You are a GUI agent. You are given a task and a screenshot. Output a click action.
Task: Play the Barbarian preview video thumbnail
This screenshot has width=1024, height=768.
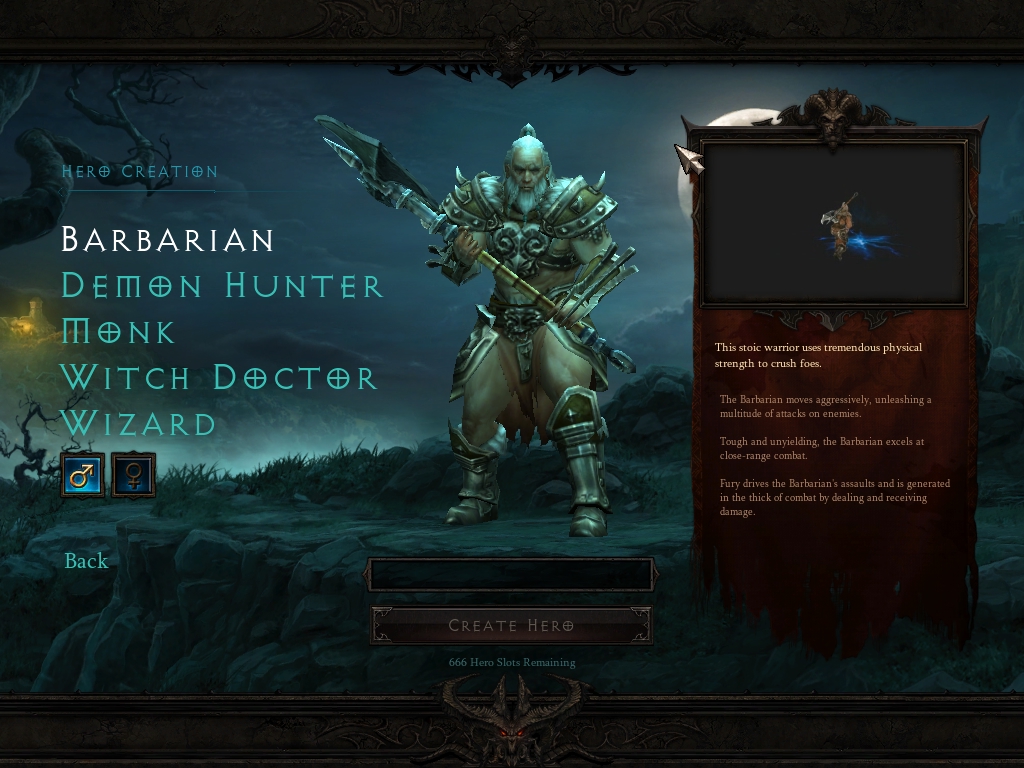[x=834, y=224]
